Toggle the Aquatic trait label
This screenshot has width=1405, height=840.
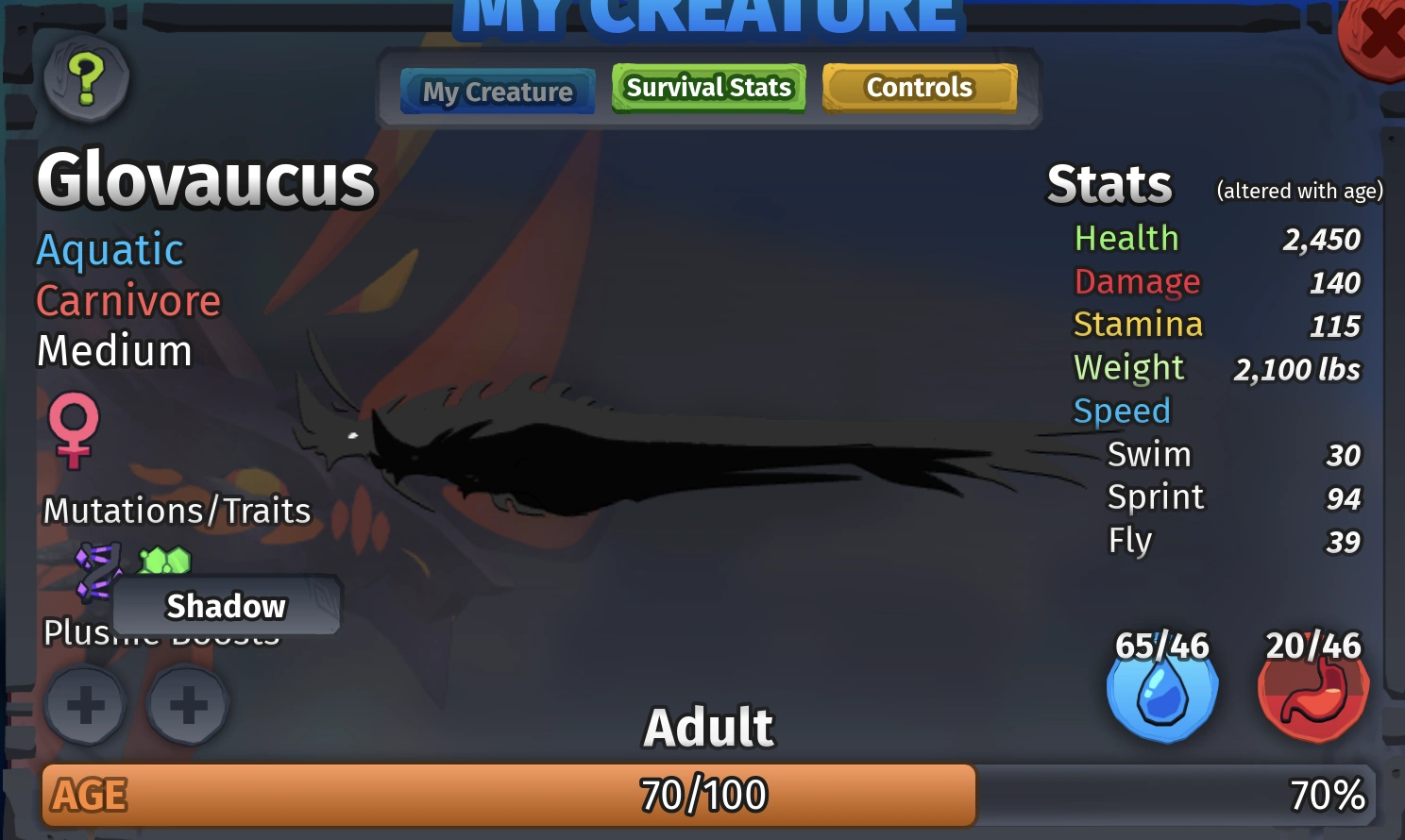(110, 249)
